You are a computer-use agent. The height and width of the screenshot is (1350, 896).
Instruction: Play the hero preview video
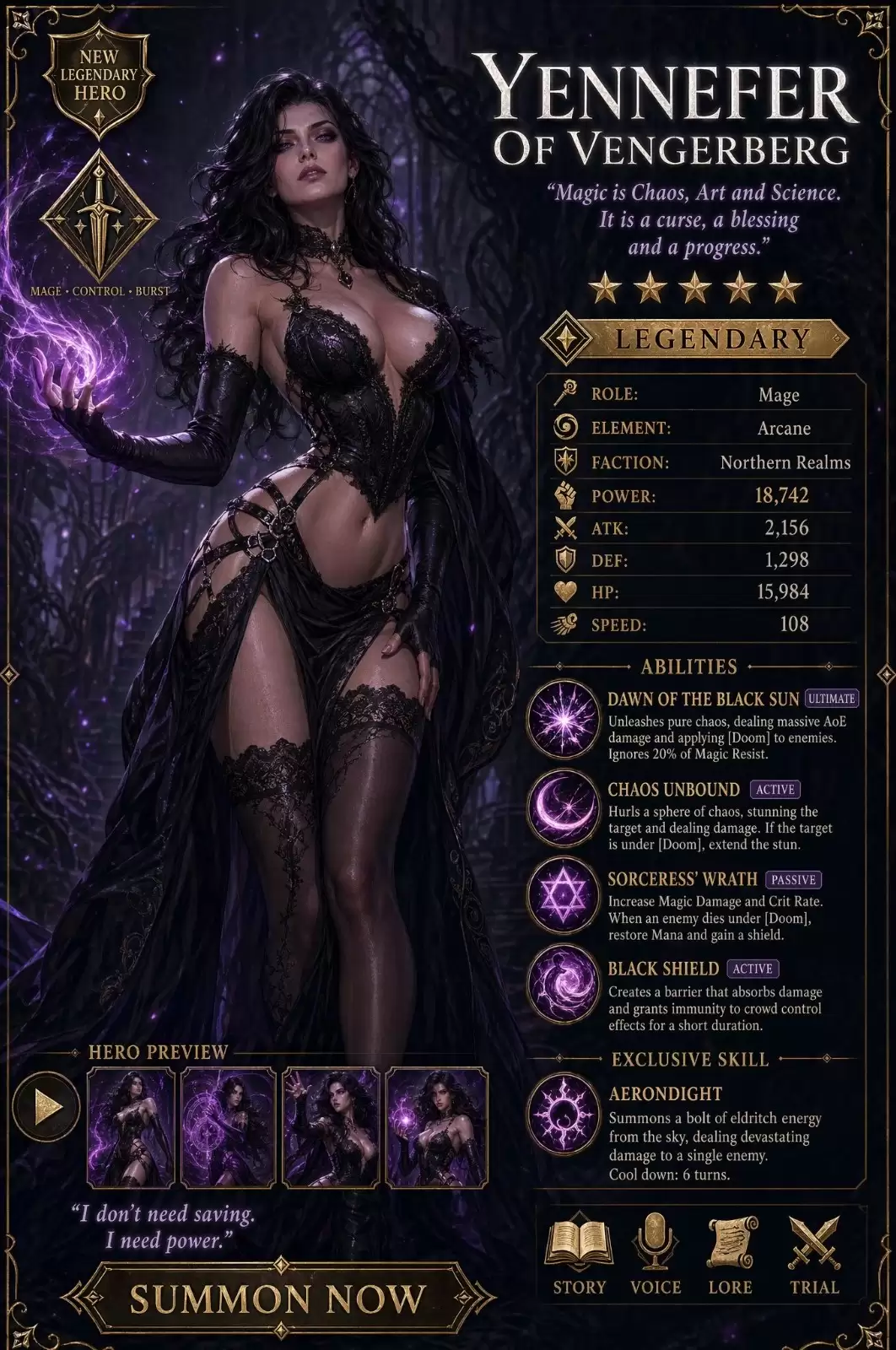(46, 1106)
